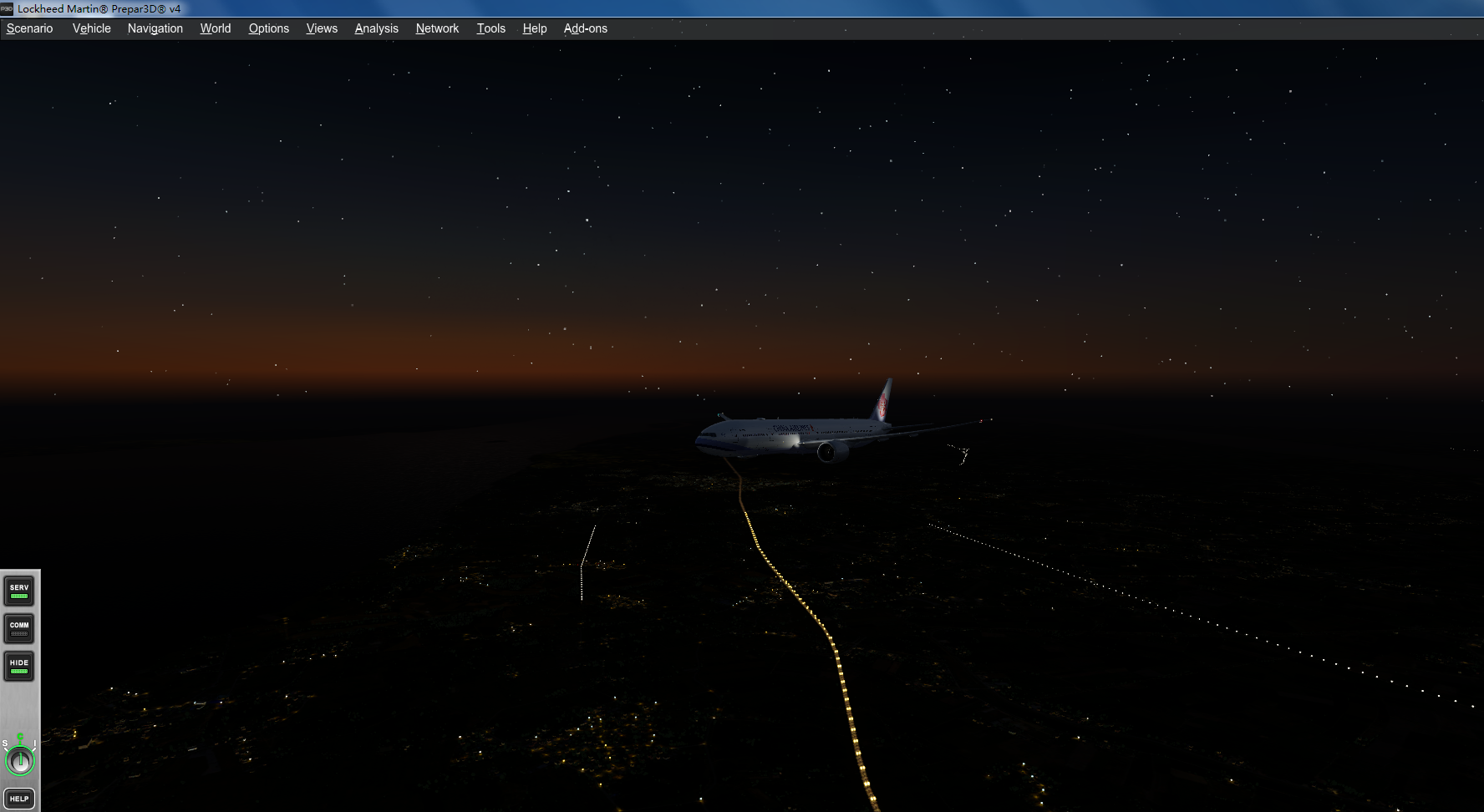
Task: Open the Options menu
Action: (x=268, y=28)
